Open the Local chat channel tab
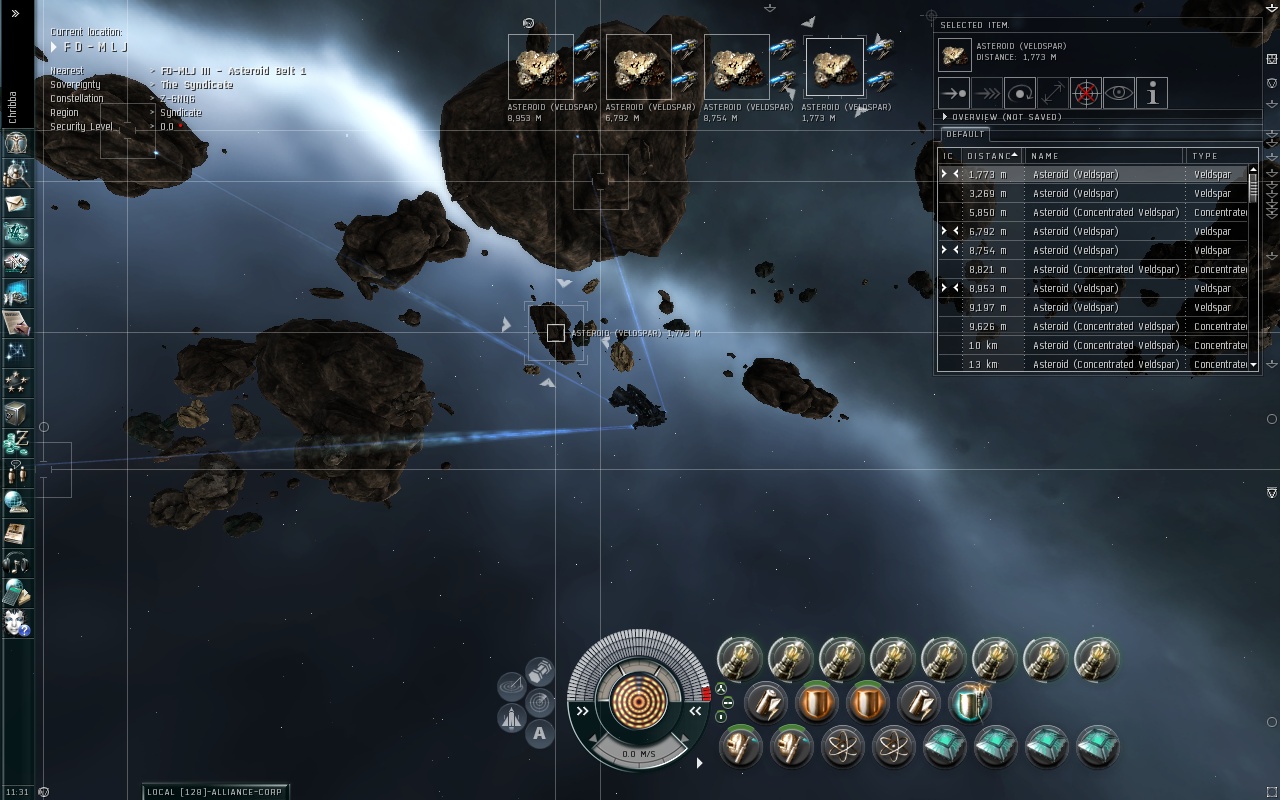The height and width of the screenshot is (800, 1280). [x=215, y=791]
